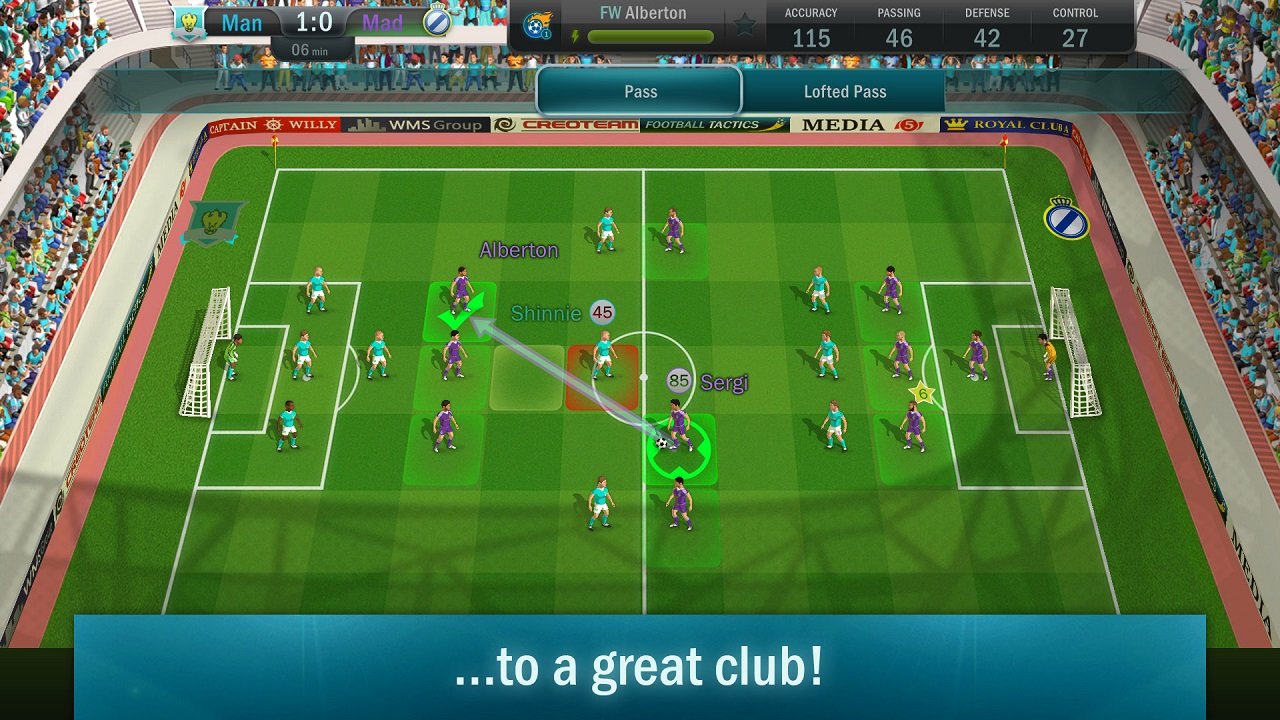Click the star icon next to FW Alberton

tap(744, 24)
